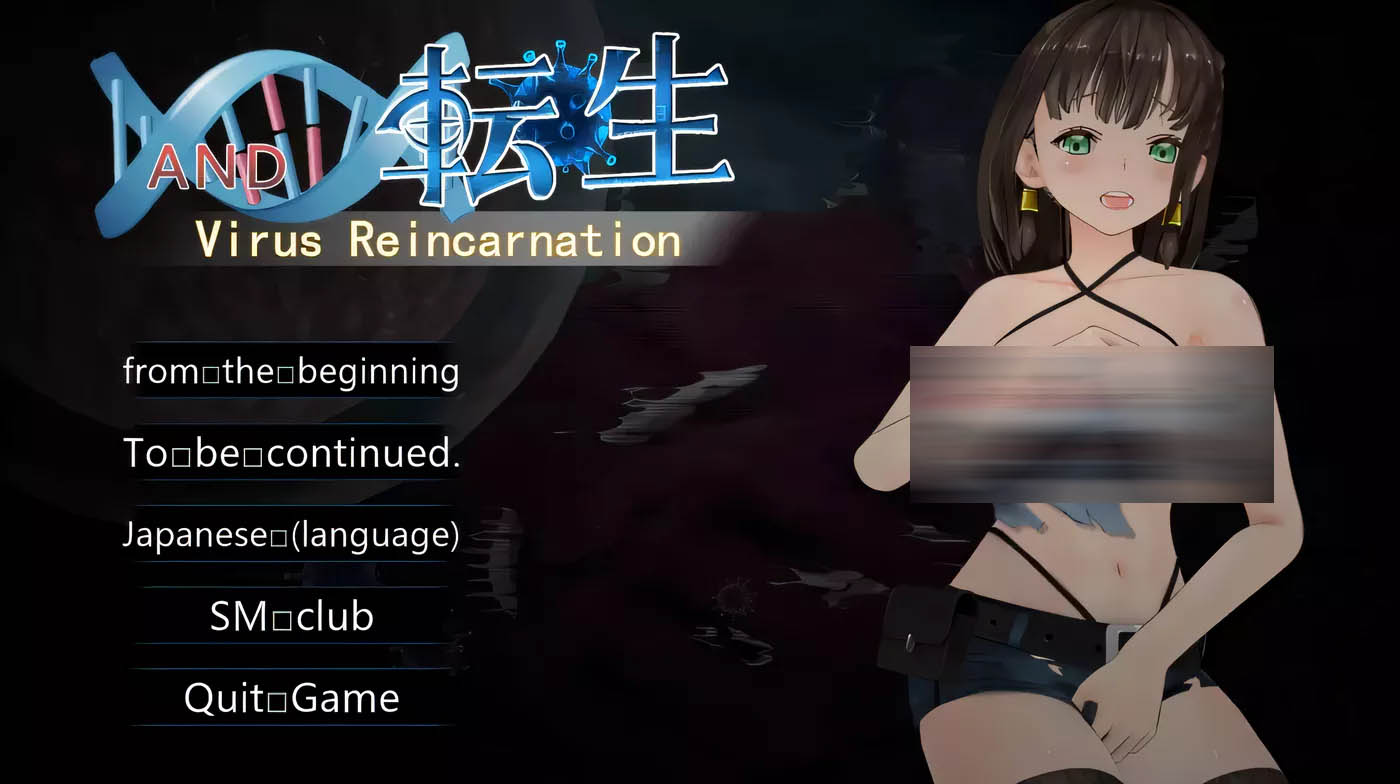1400x784 pixels.
Task: Select the SM club menu entry
Action: coord(289,618)
